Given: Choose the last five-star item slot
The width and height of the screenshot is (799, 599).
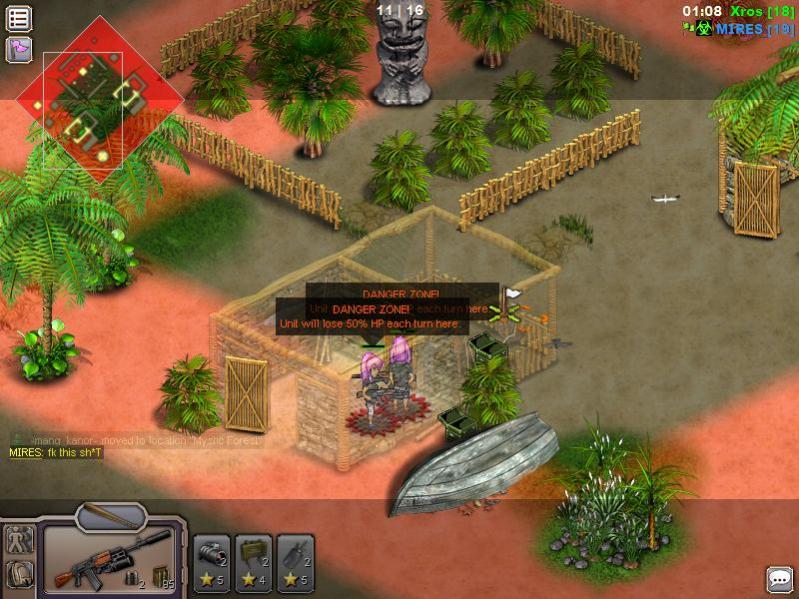Looking at the screenshot, I should (x=296, y=561).
